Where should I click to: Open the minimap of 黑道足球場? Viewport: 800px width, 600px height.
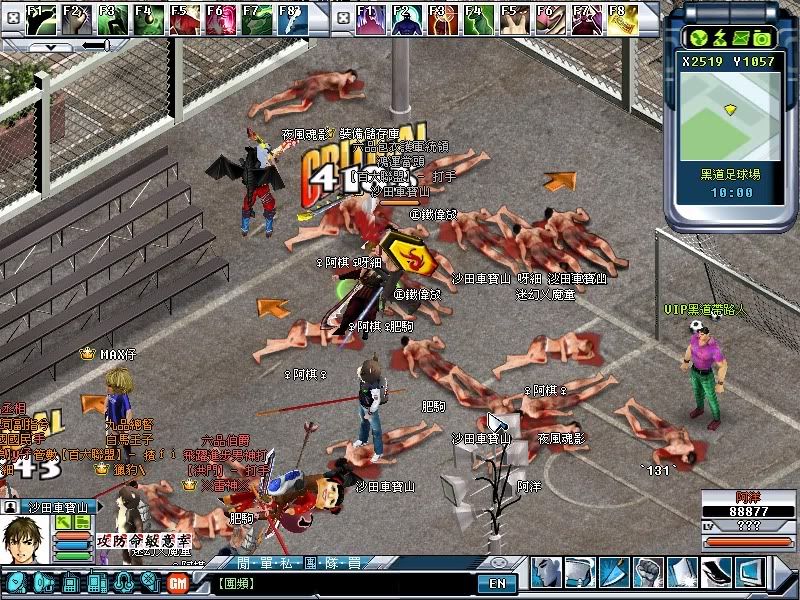pyautogui.click(x=730, y=109)
